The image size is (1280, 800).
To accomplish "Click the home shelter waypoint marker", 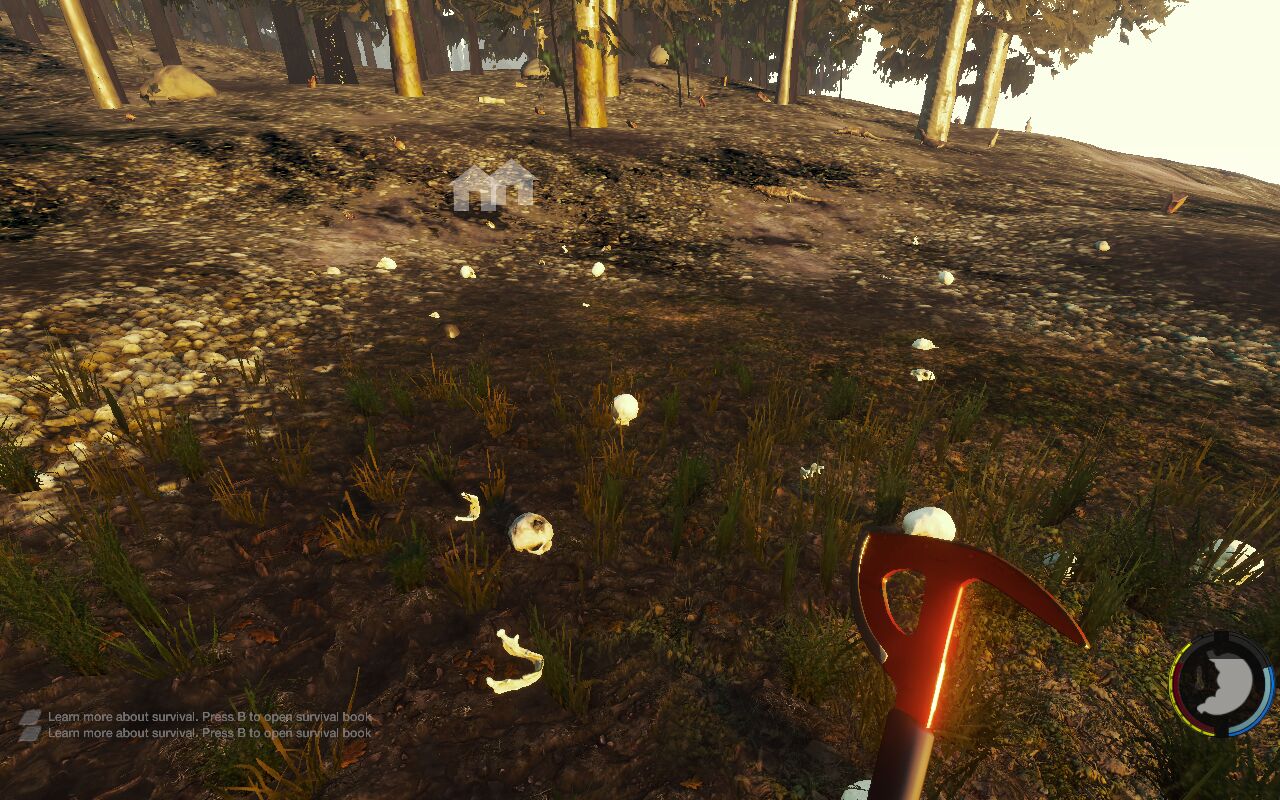I will tap(494, 186).
